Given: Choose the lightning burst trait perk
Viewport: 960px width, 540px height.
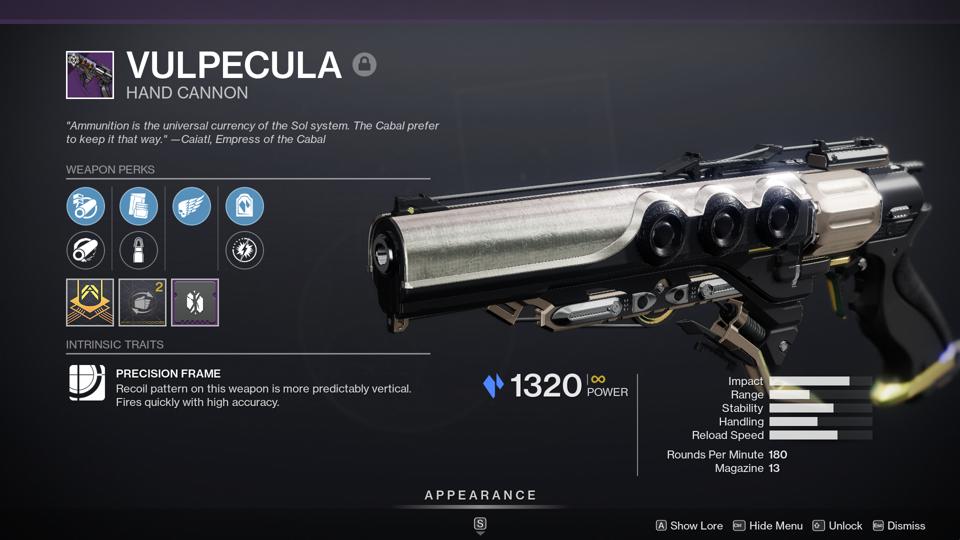Looking at the screenshot, I should click(x=245, y=250).
